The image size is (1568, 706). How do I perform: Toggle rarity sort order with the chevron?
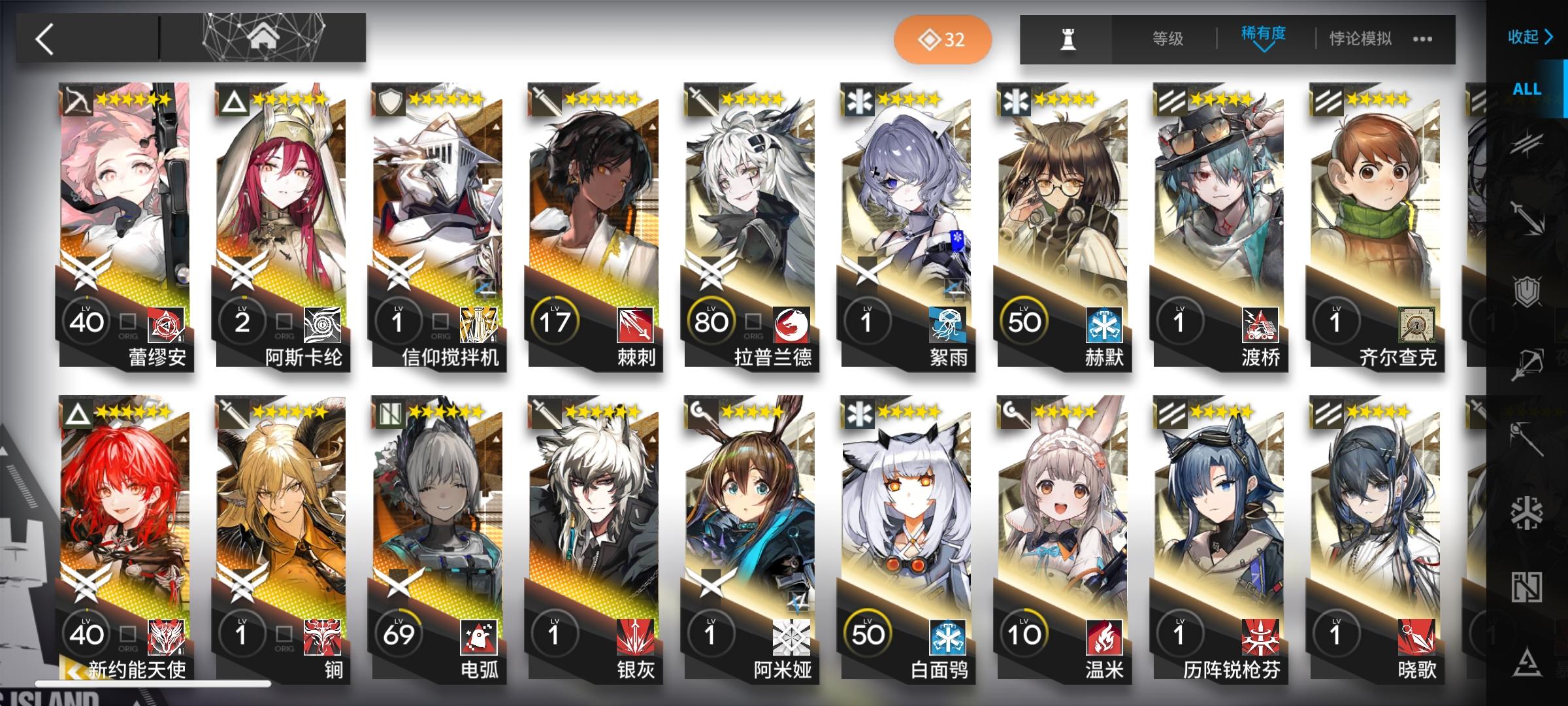click(x=1262, y=49)
